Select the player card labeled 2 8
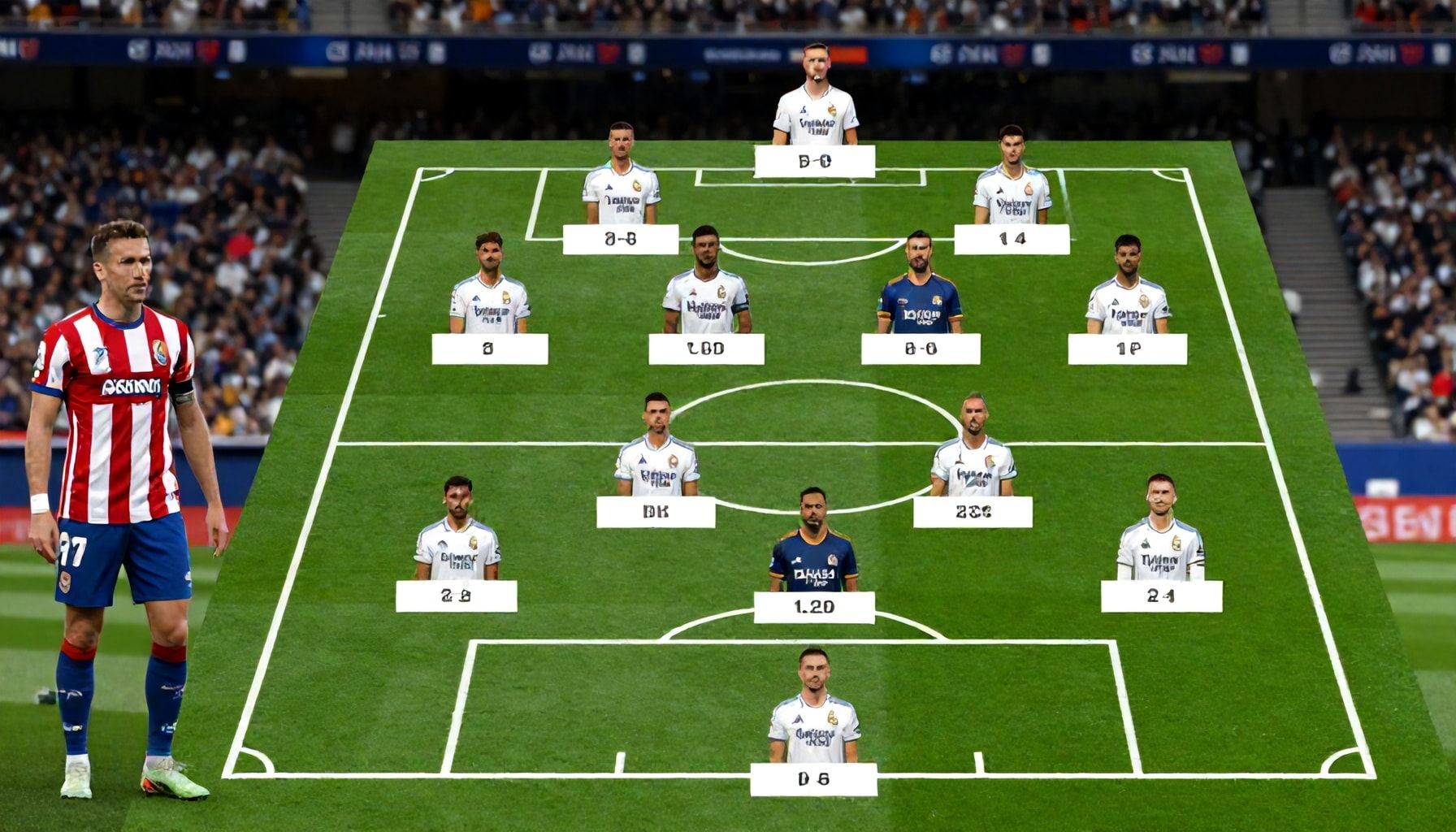Screen dimensions: 1456x832 point(456,596)
